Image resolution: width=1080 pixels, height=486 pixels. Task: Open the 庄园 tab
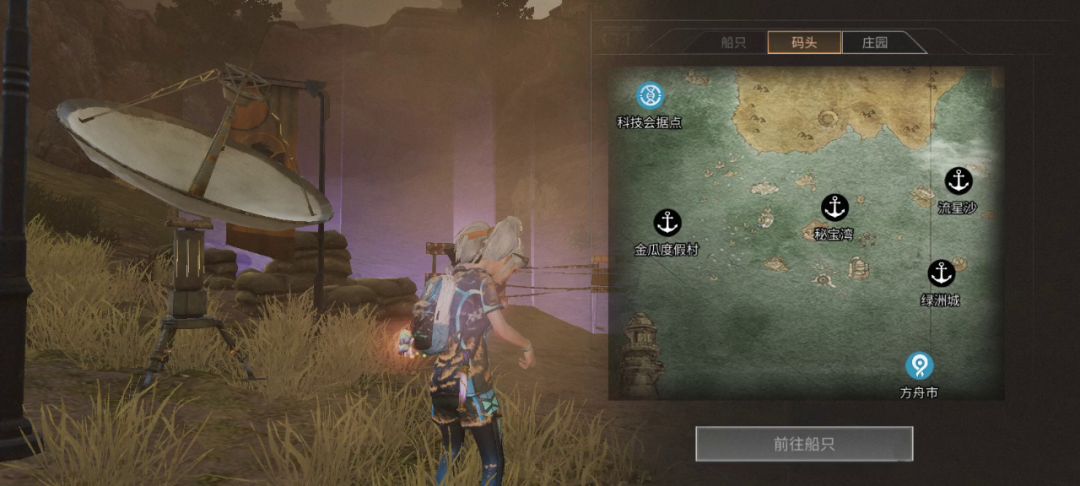(x=875, y=43)
